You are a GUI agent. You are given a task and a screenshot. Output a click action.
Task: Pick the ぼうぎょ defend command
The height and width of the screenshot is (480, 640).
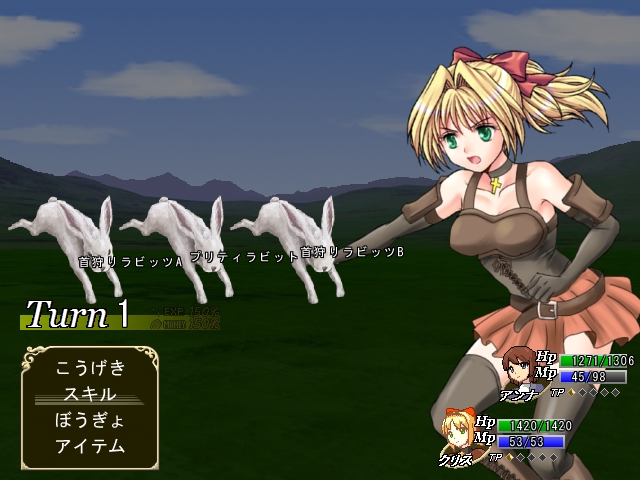coord(90,420)
